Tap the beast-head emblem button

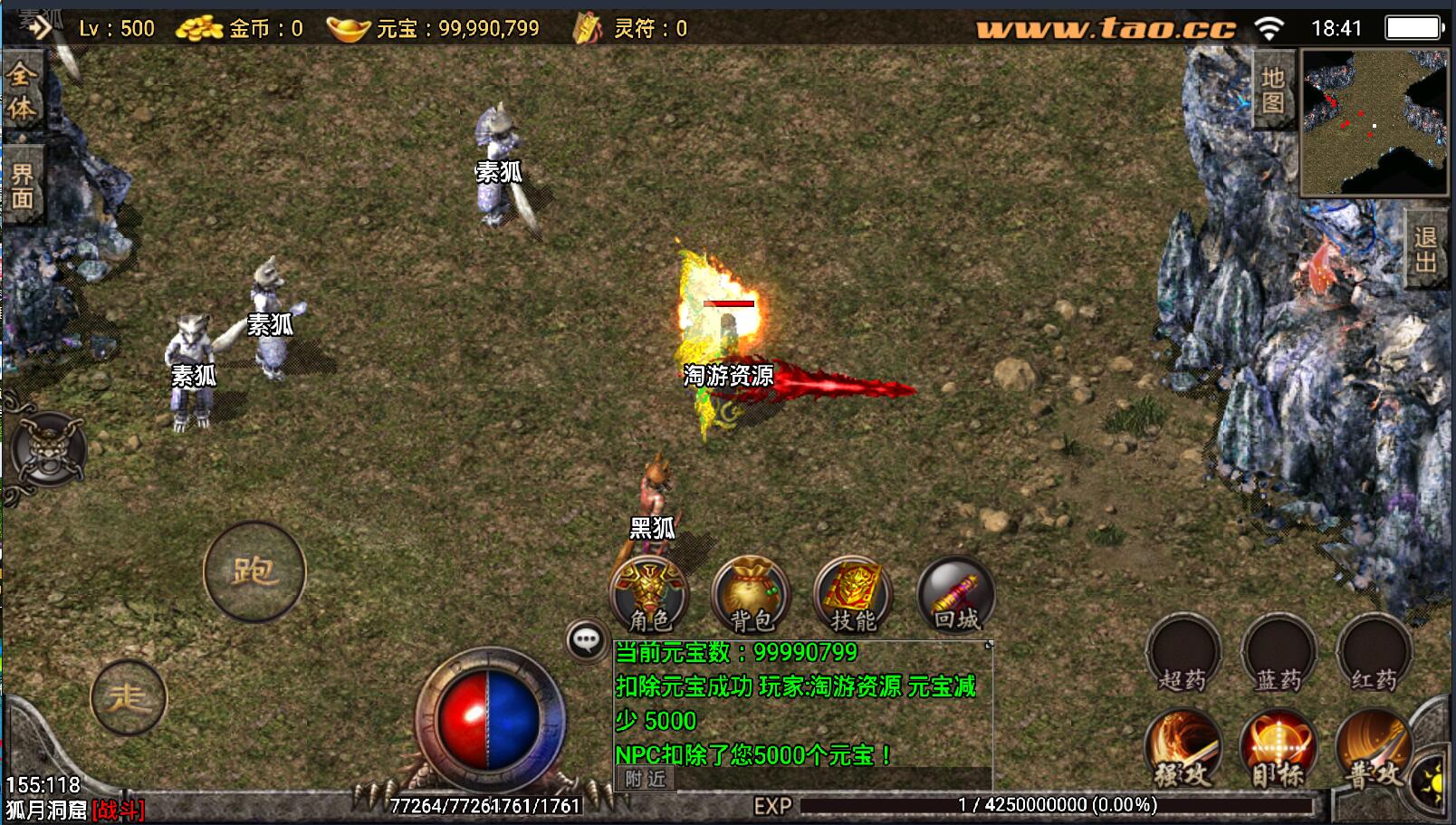47,448
